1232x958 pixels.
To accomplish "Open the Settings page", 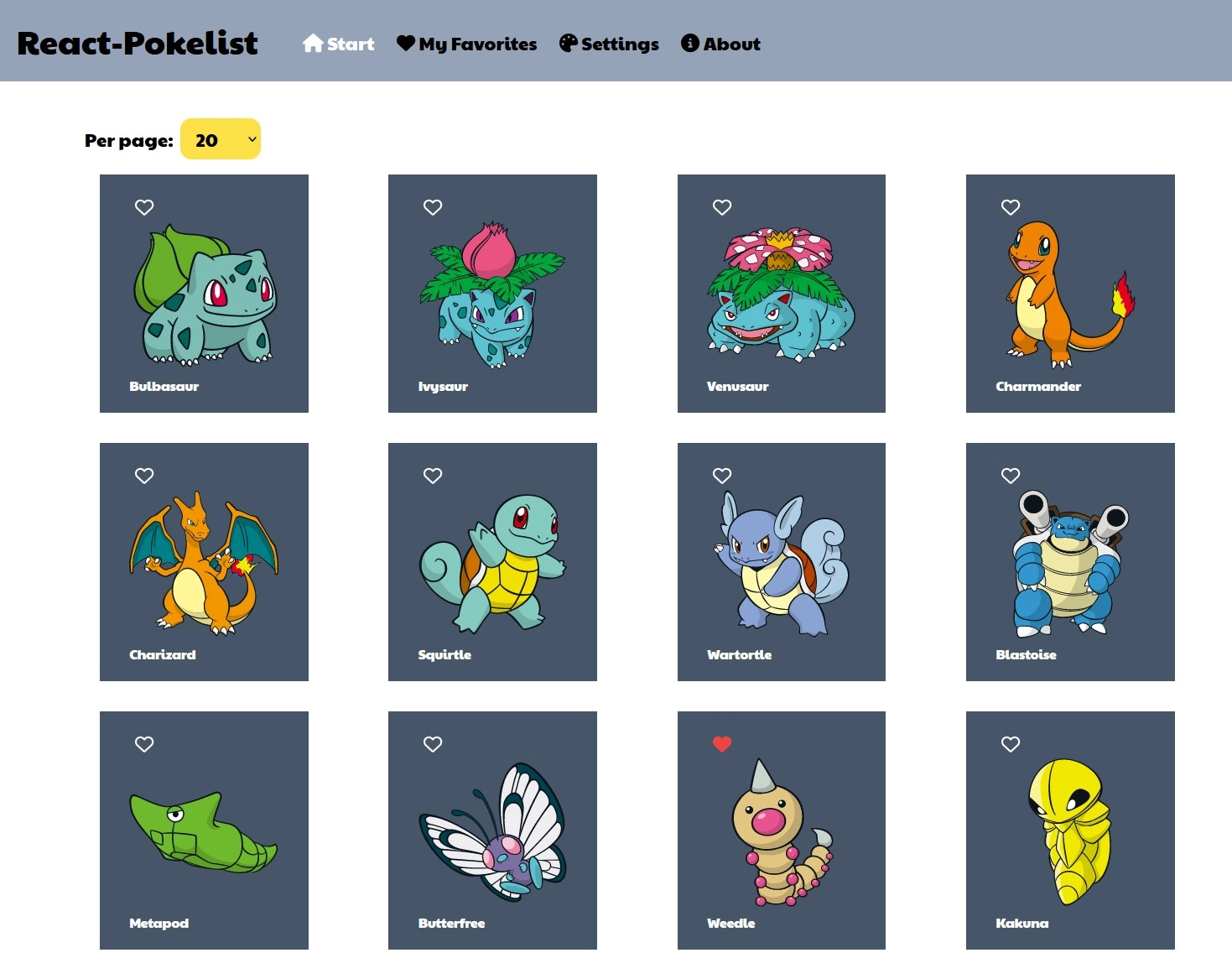I will click(x=609, y=43).
